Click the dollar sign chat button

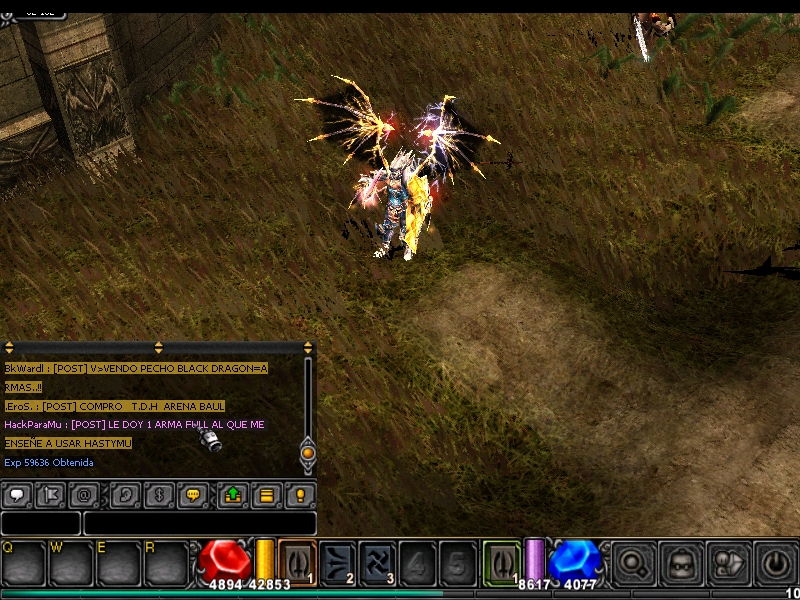[158, 495]
